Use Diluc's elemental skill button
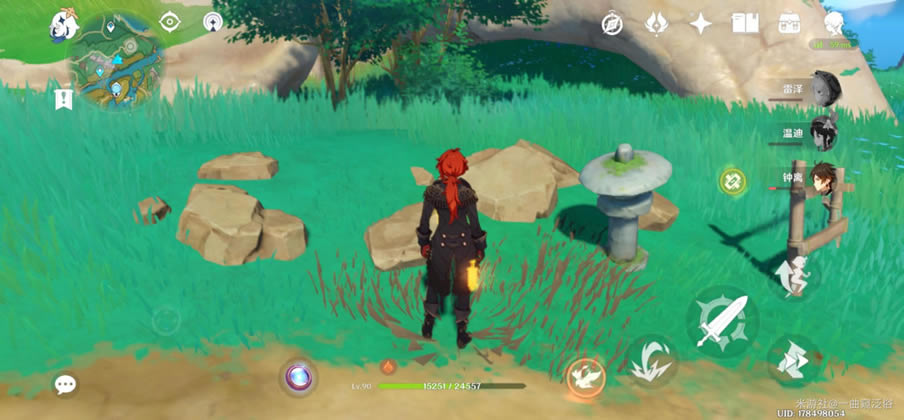The height and width of the screenshot is (420, 904). pyautogui.click(x=652, y=360)
